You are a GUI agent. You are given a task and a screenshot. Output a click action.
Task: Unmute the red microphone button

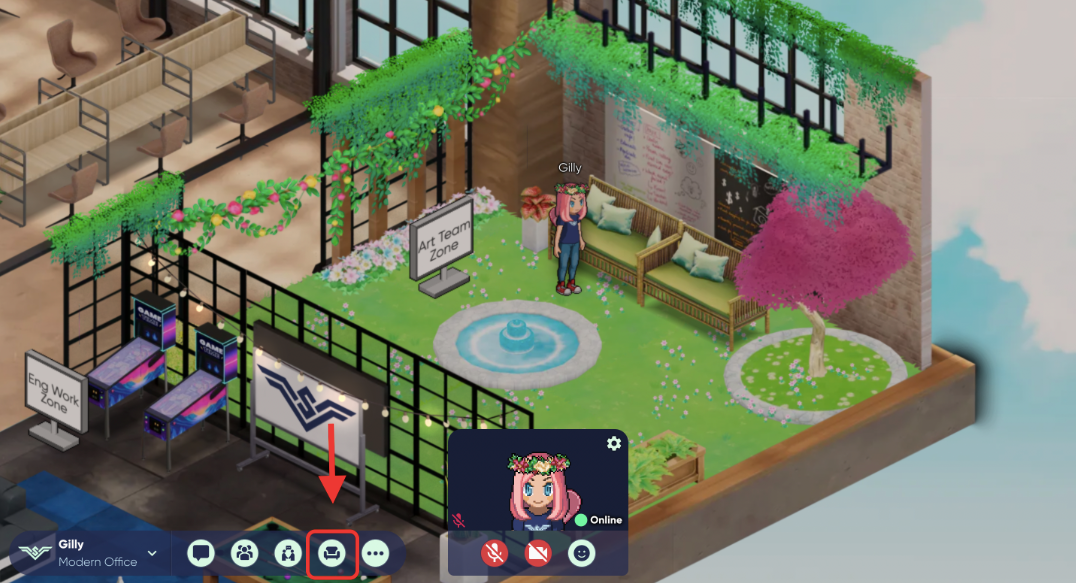[x=493, y=552]
